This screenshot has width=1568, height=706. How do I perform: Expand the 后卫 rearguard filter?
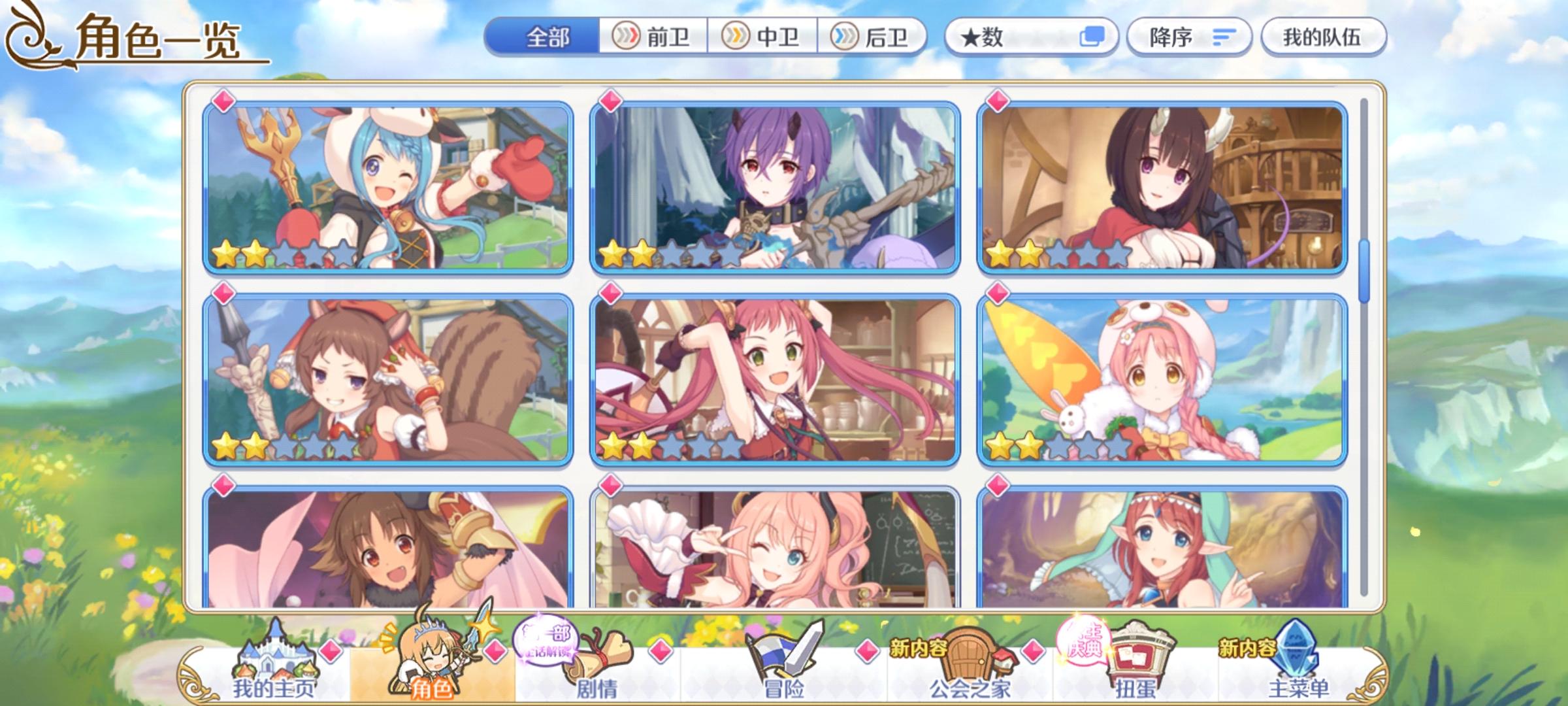click(x=874, y=37)
